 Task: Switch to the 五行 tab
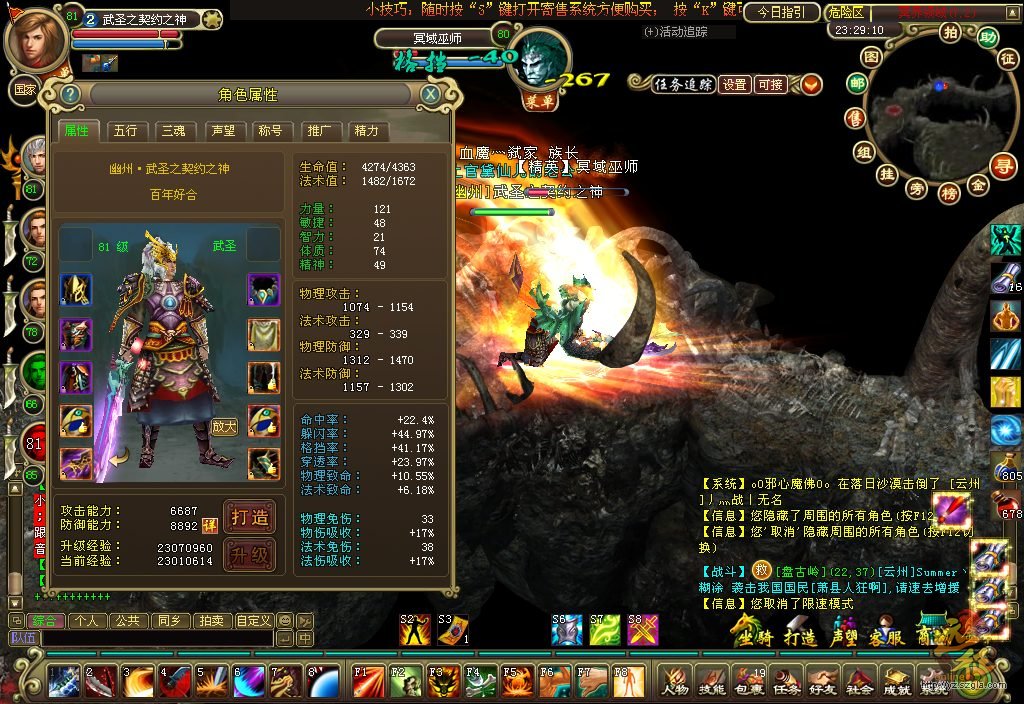[x=126, y=131]
